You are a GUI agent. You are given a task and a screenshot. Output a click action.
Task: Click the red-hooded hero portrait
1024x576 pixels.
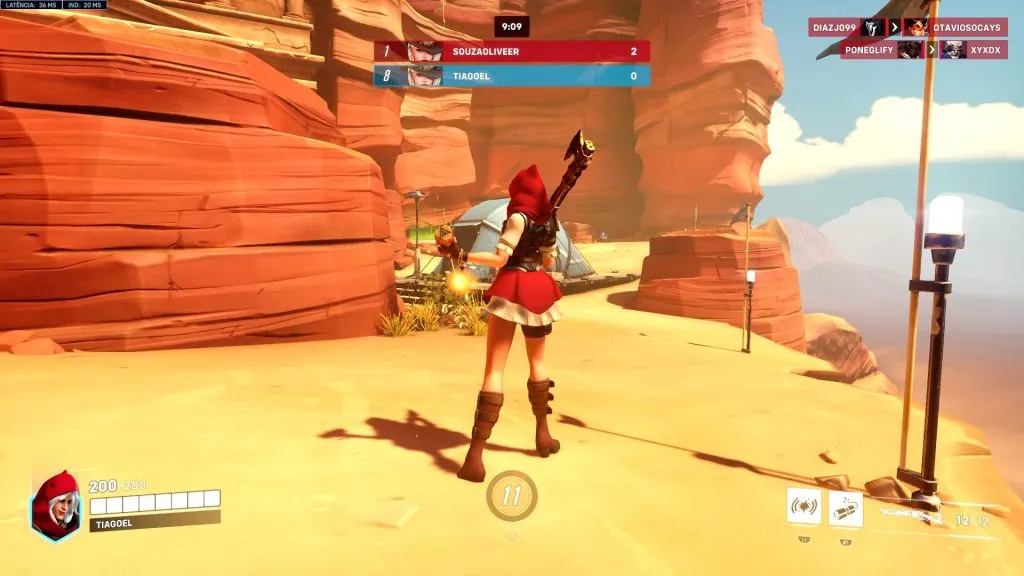coord(56,505)
